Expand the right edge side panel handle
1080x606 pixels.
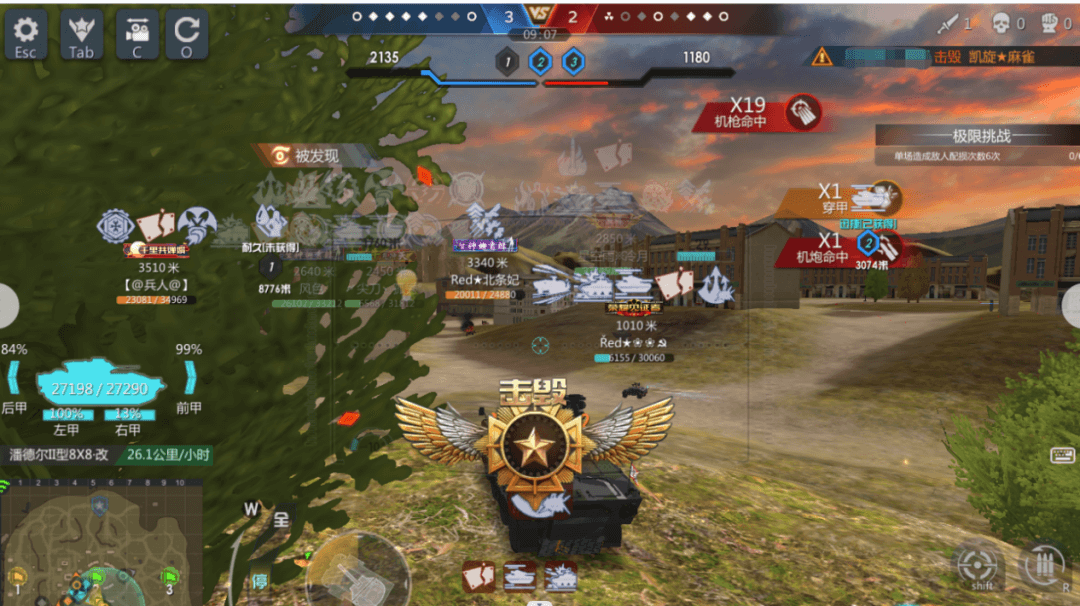pos(1072,307)
